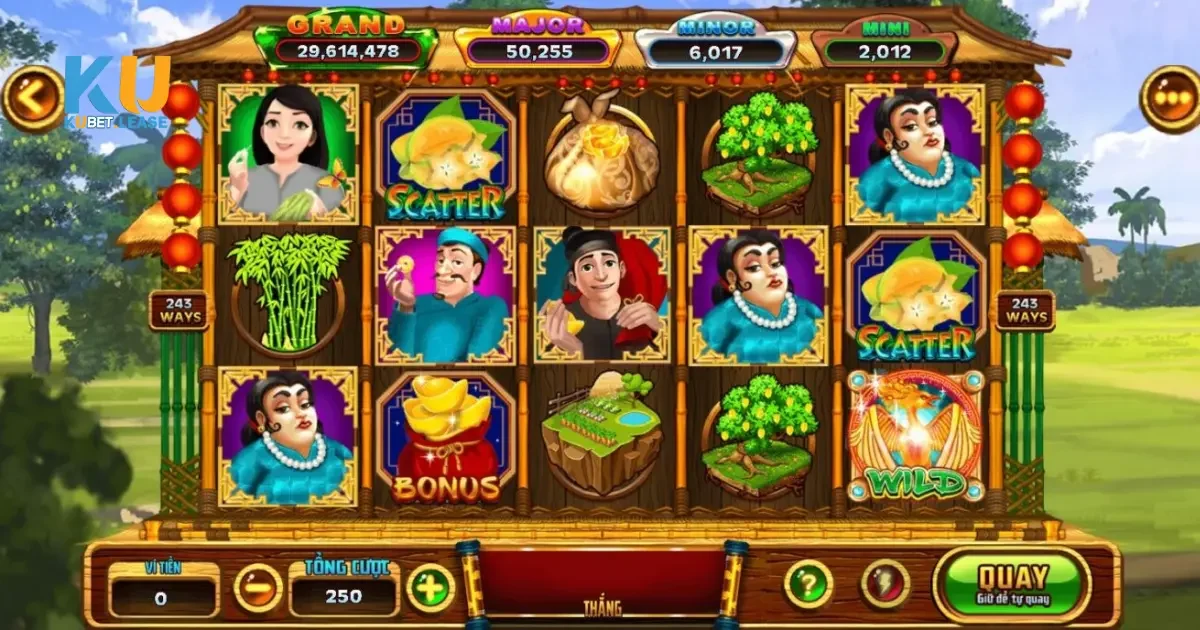Open the three-dot options menu
This screenshot has height=630, width=1200.
click(1169, 99)
